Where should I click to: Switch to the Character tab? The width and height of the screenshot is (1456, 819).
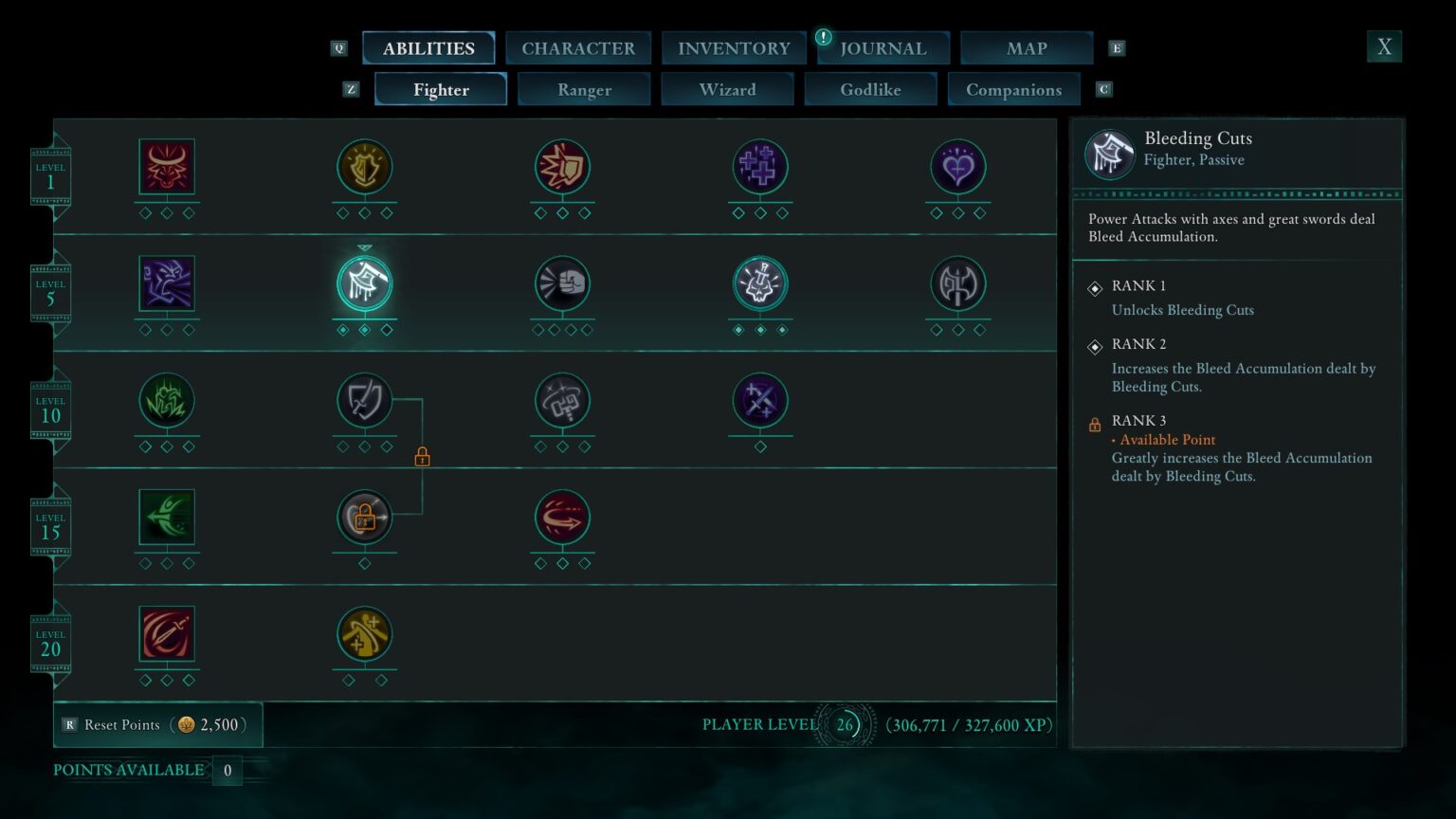click(x=578, y=47)
